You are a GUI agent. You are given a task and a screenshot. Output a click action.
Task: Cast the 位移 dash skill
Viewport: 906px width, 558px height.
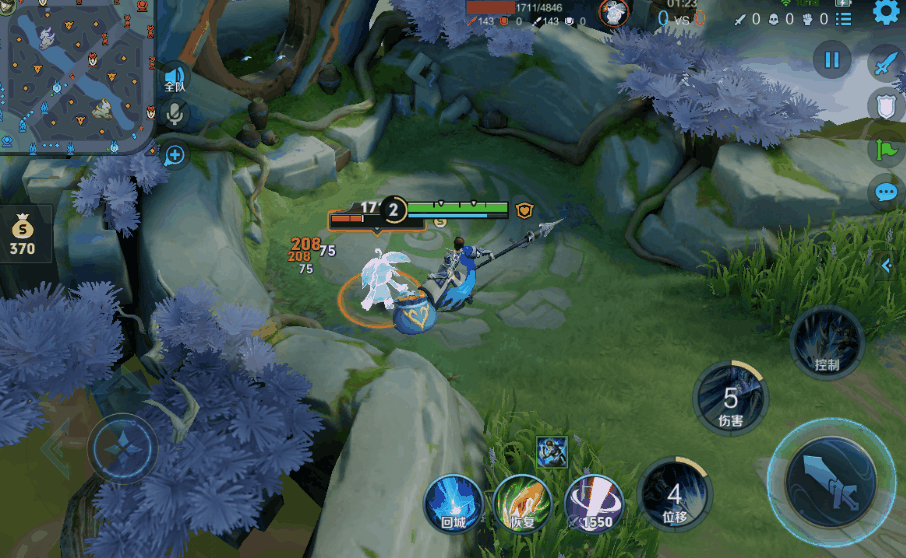click(674, 494)
